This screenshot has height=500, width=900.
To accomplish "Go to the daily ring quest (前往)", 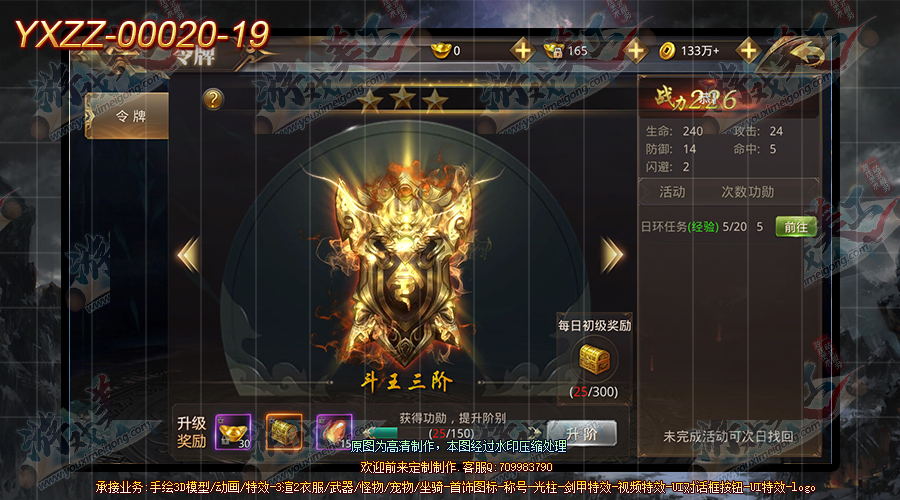I will (x=796, y=227).
